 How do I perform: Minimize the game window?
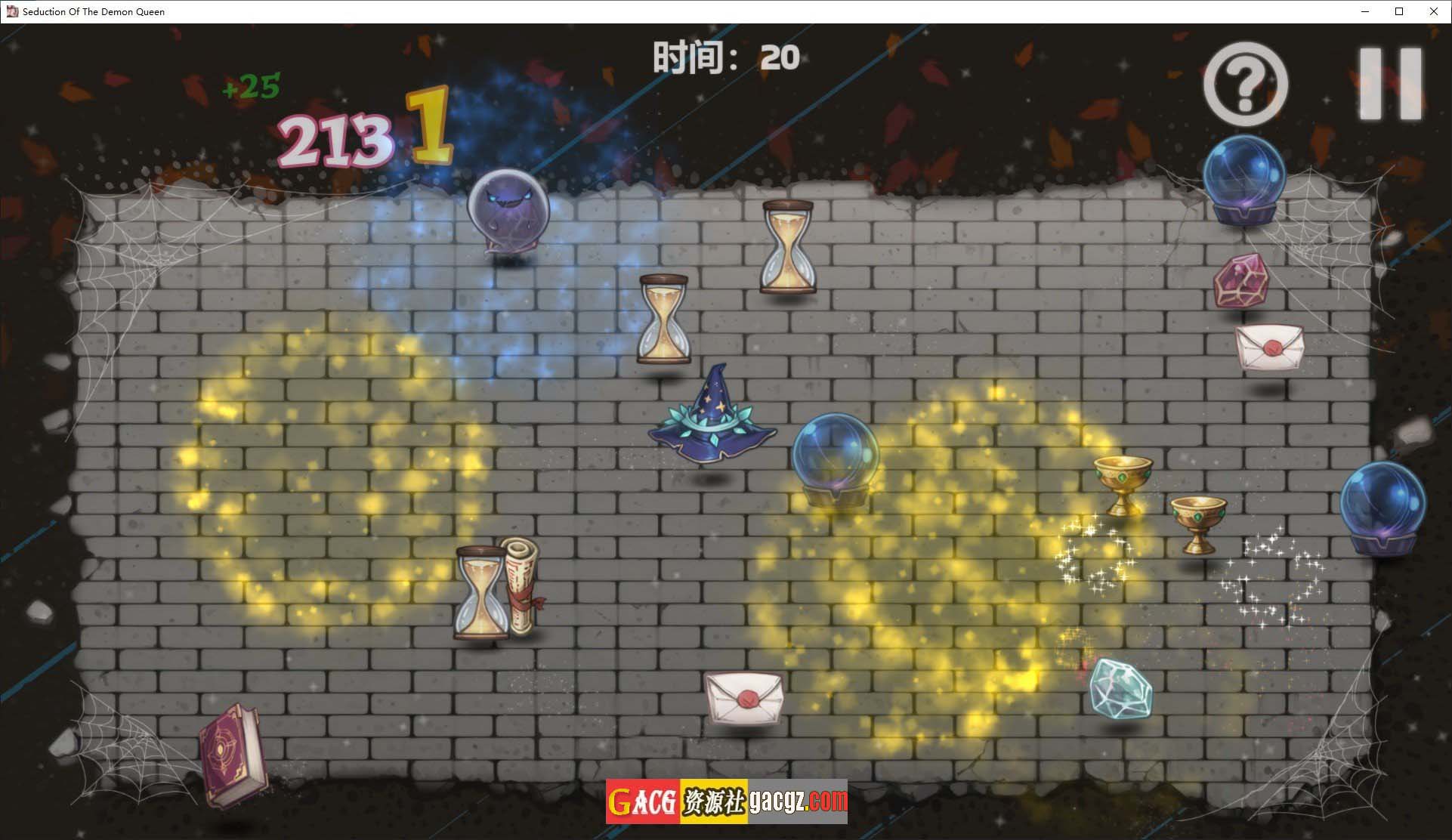click(1365, 11)
